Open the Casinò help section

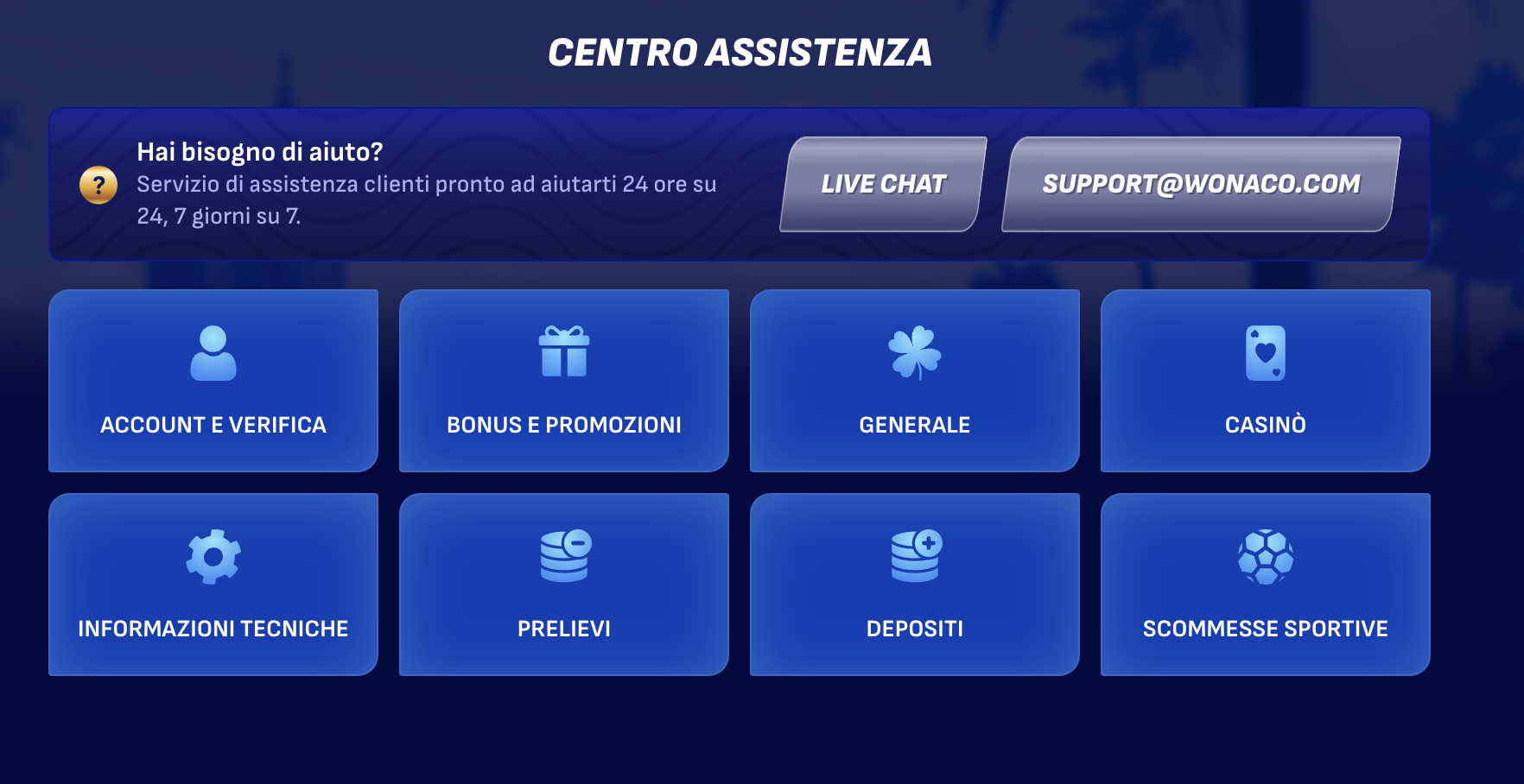click(x=1265, y=381)
